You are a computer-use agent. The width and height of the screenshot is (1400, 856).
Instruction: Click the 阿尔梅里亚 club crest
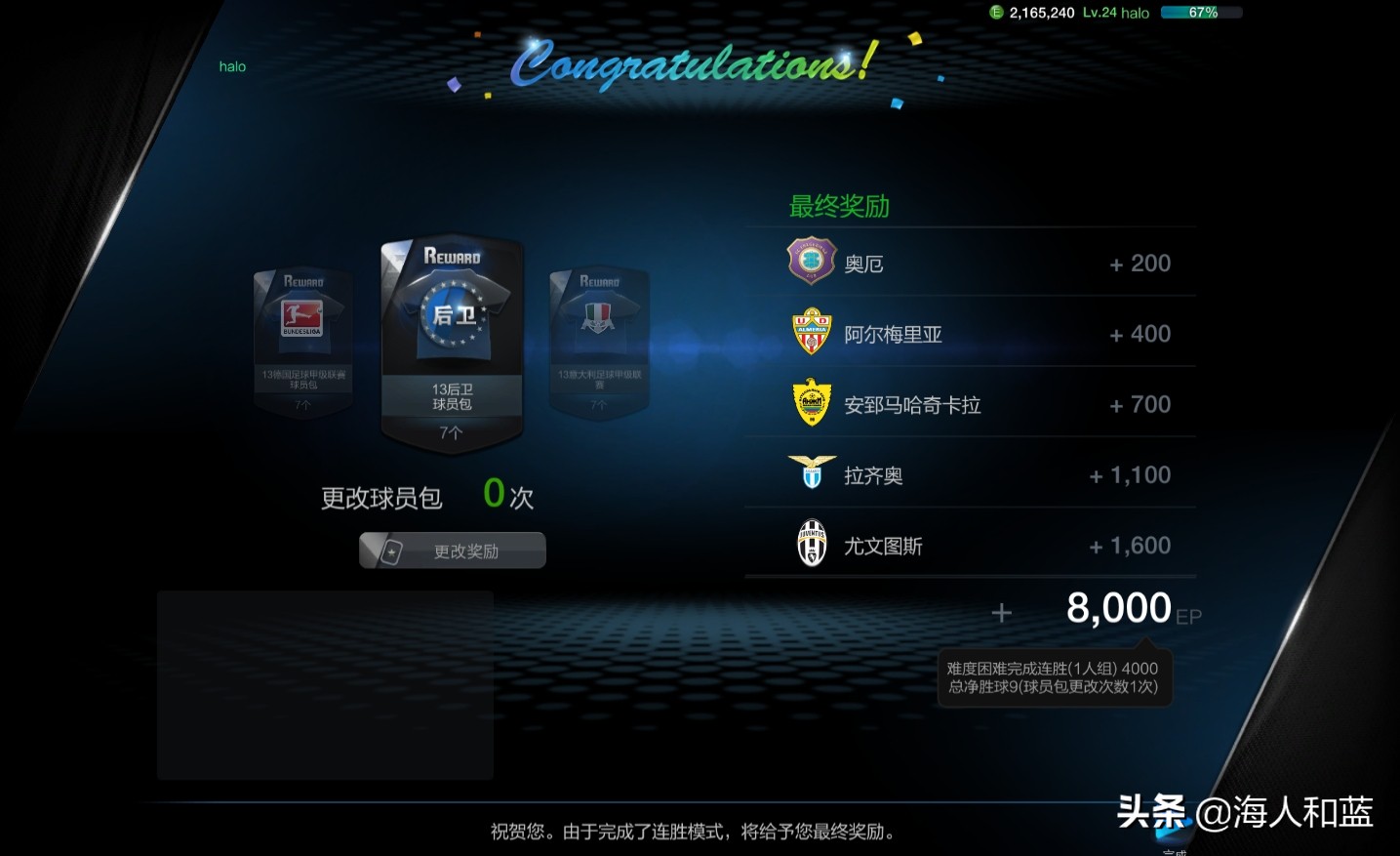[x=811, y=331]
